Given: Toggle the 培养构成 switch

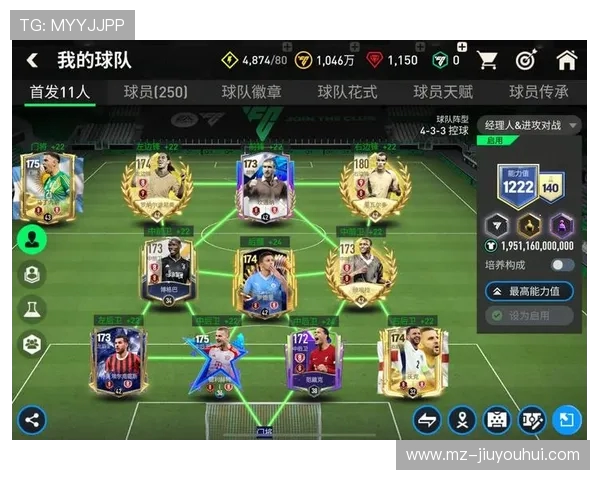Looking at the screenshot, I should pyautogui.click(x=562, y=265).
